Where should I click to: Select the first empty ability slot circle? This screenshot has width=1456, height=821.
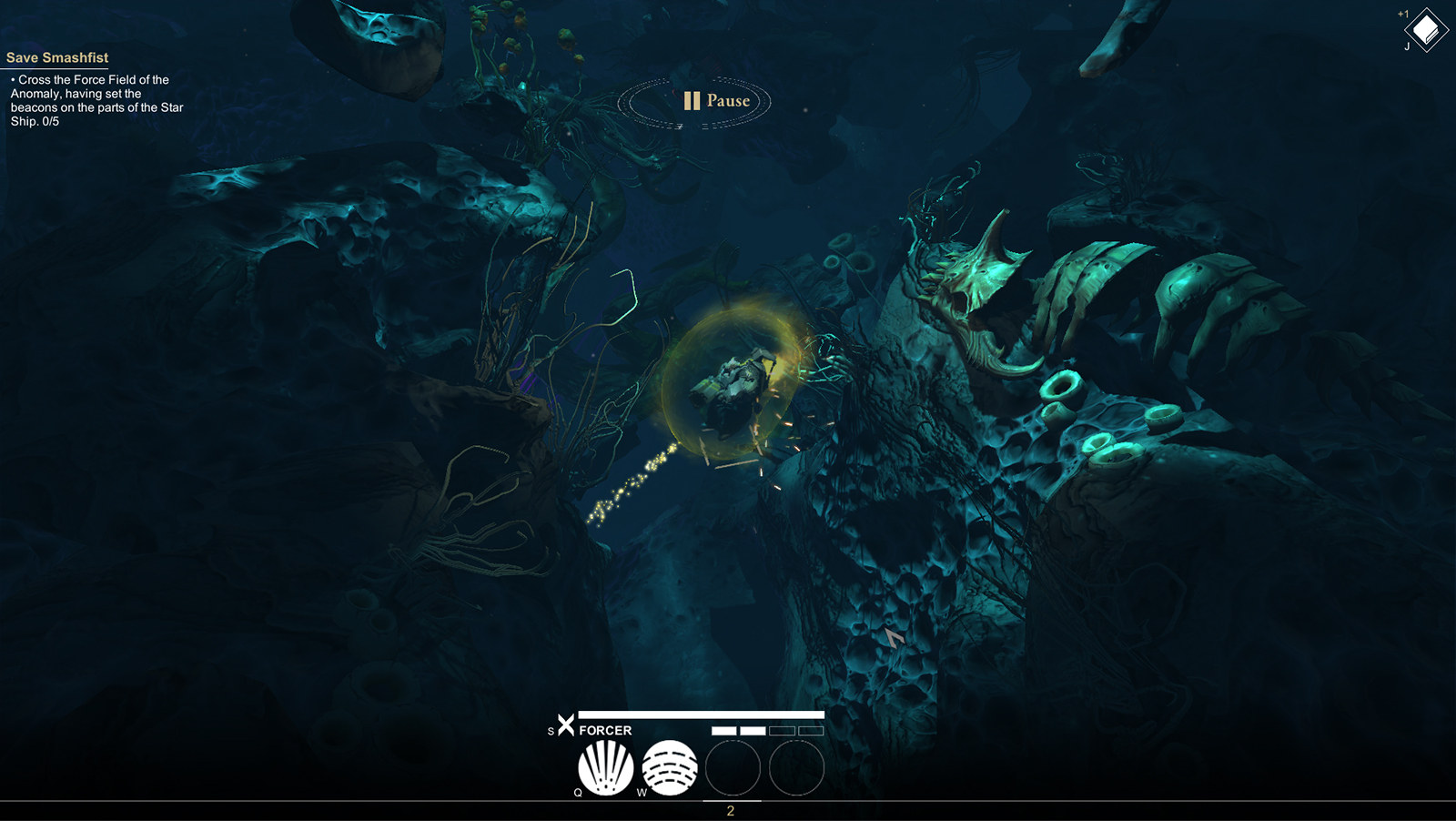point(733,769)
